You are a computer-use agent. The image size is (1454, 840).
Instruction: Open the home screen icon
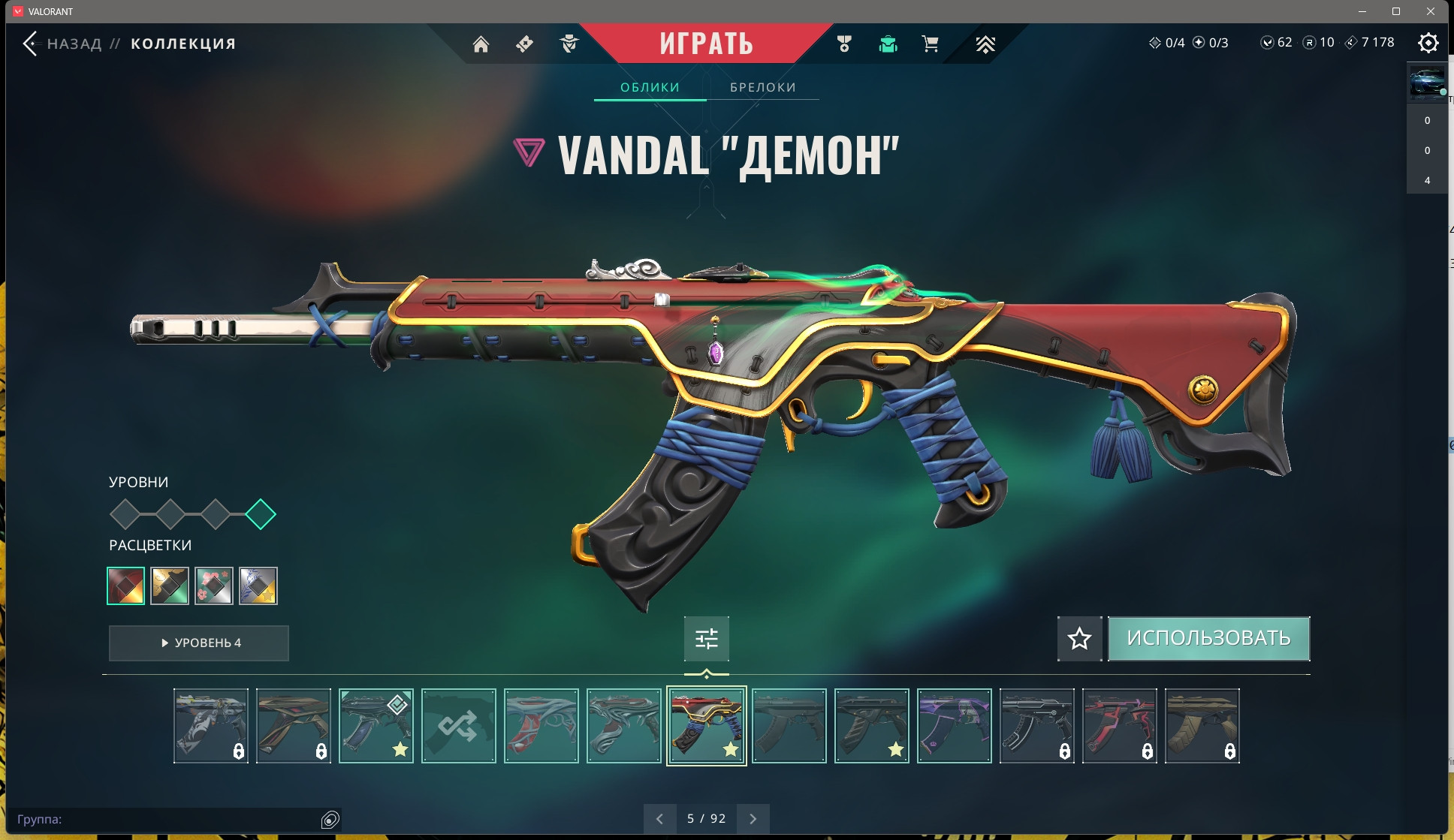click(481, 44)
